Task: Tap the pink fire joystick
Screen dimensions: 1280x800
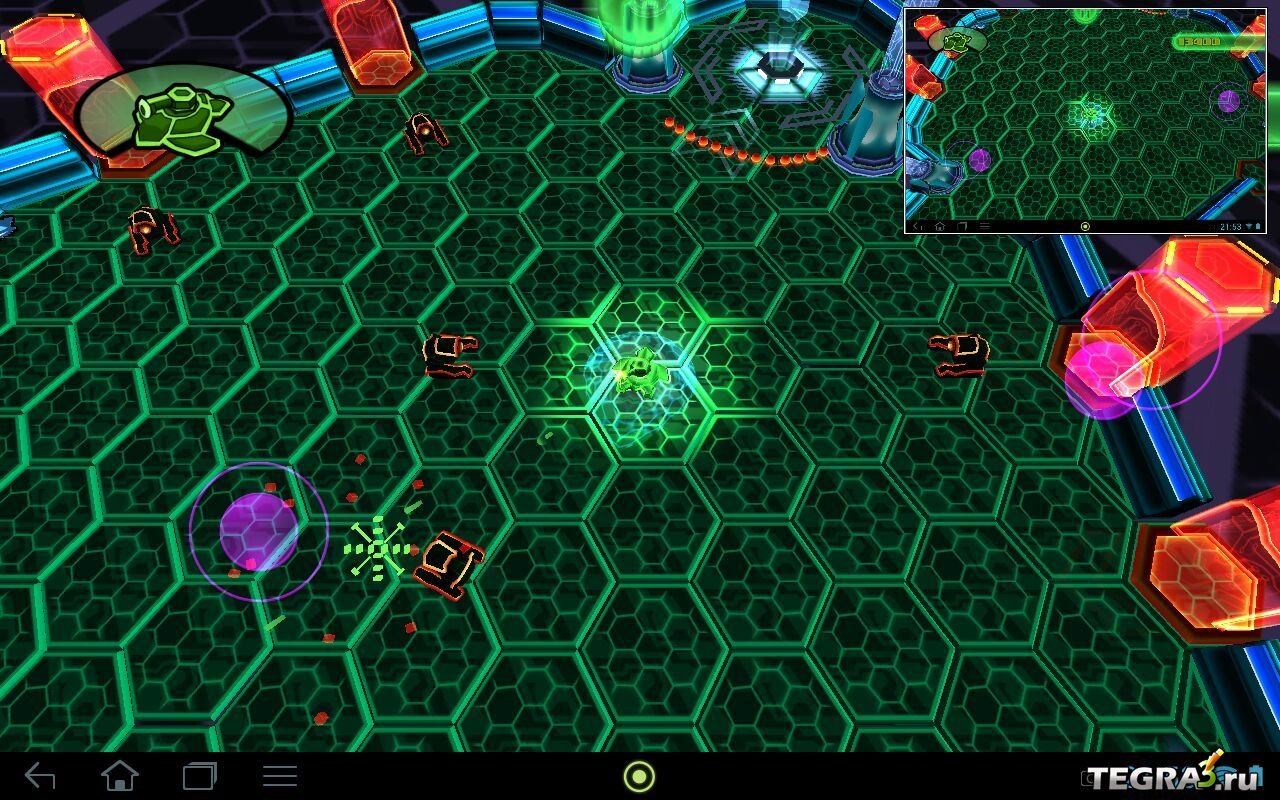Action: pos(1103,377)
